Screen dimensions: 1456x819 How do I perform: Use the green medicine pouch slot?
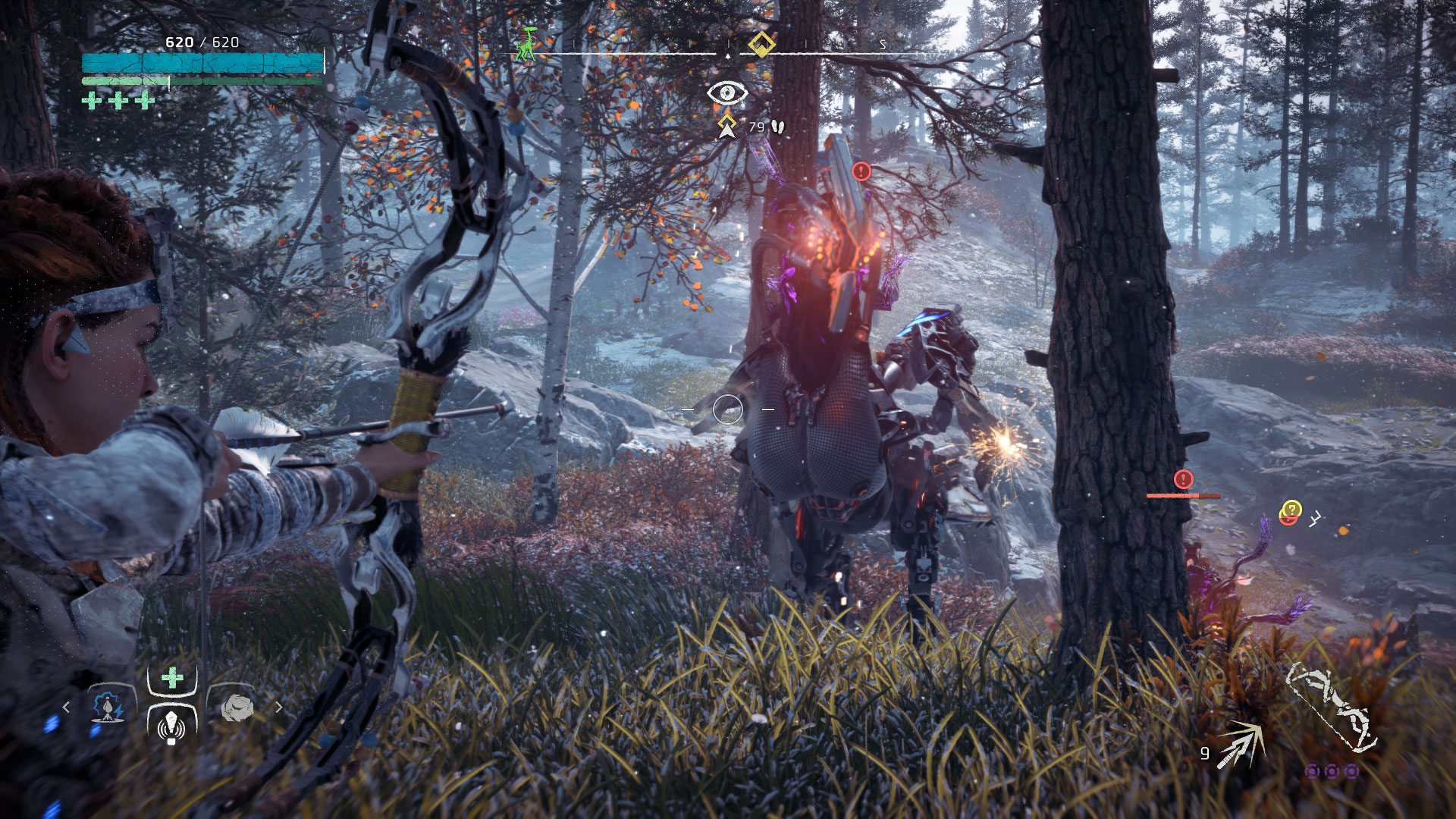coord(172,677)
